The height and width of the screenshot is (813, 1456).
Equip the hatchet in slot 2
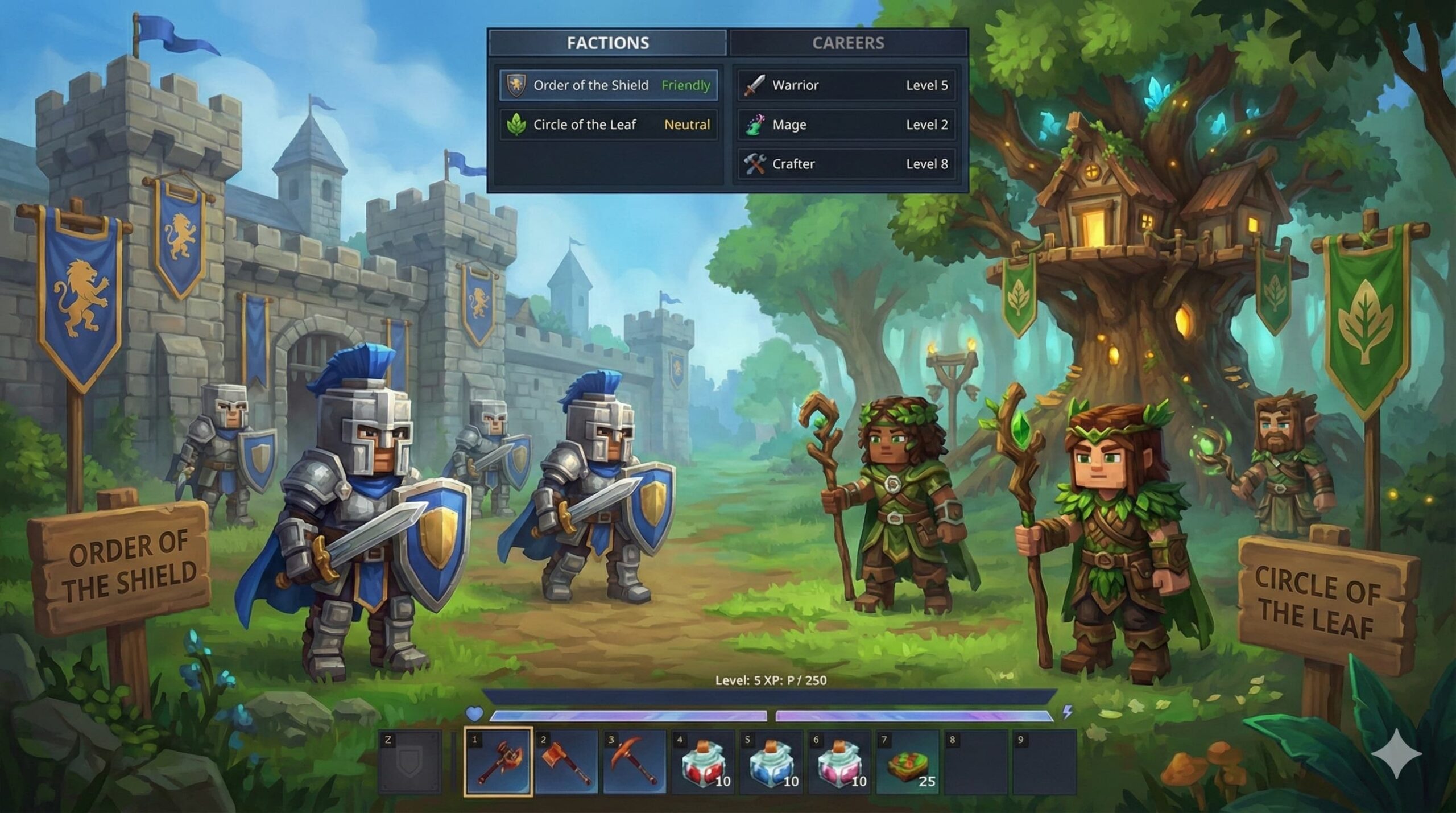(566, 762)
